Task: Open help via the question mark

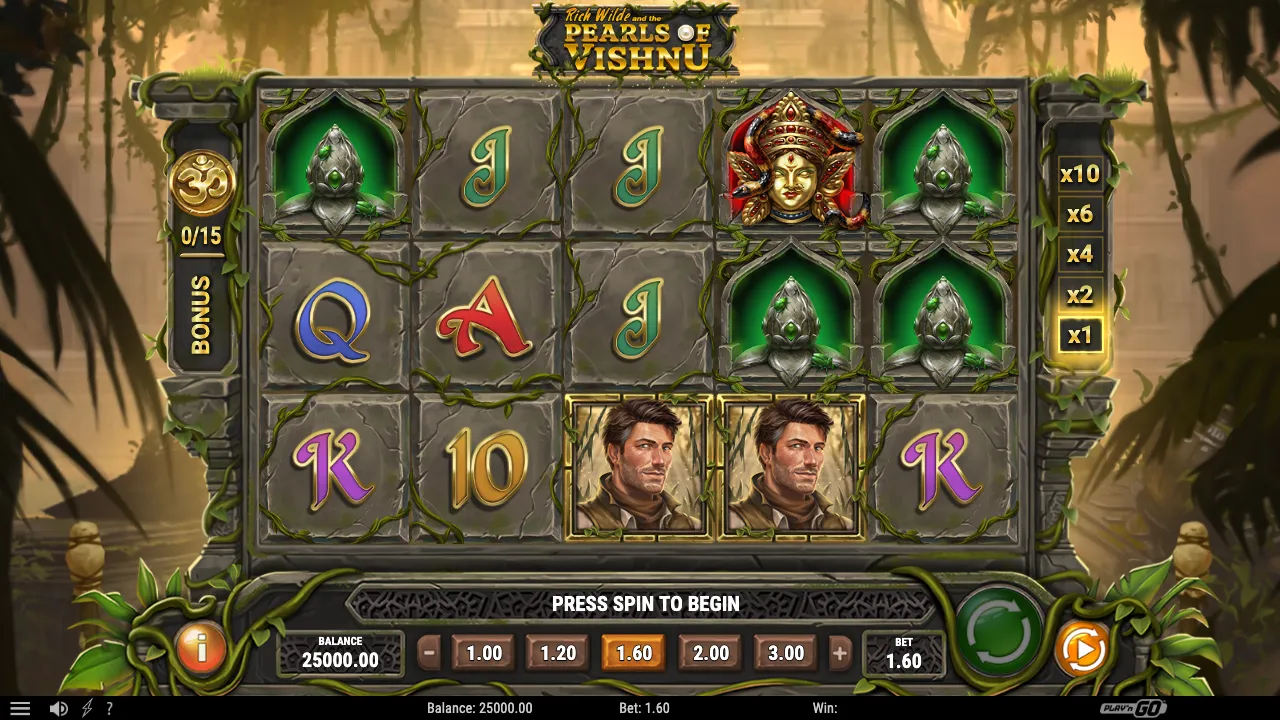Action: pyautogui.click(x=109, y=708)
